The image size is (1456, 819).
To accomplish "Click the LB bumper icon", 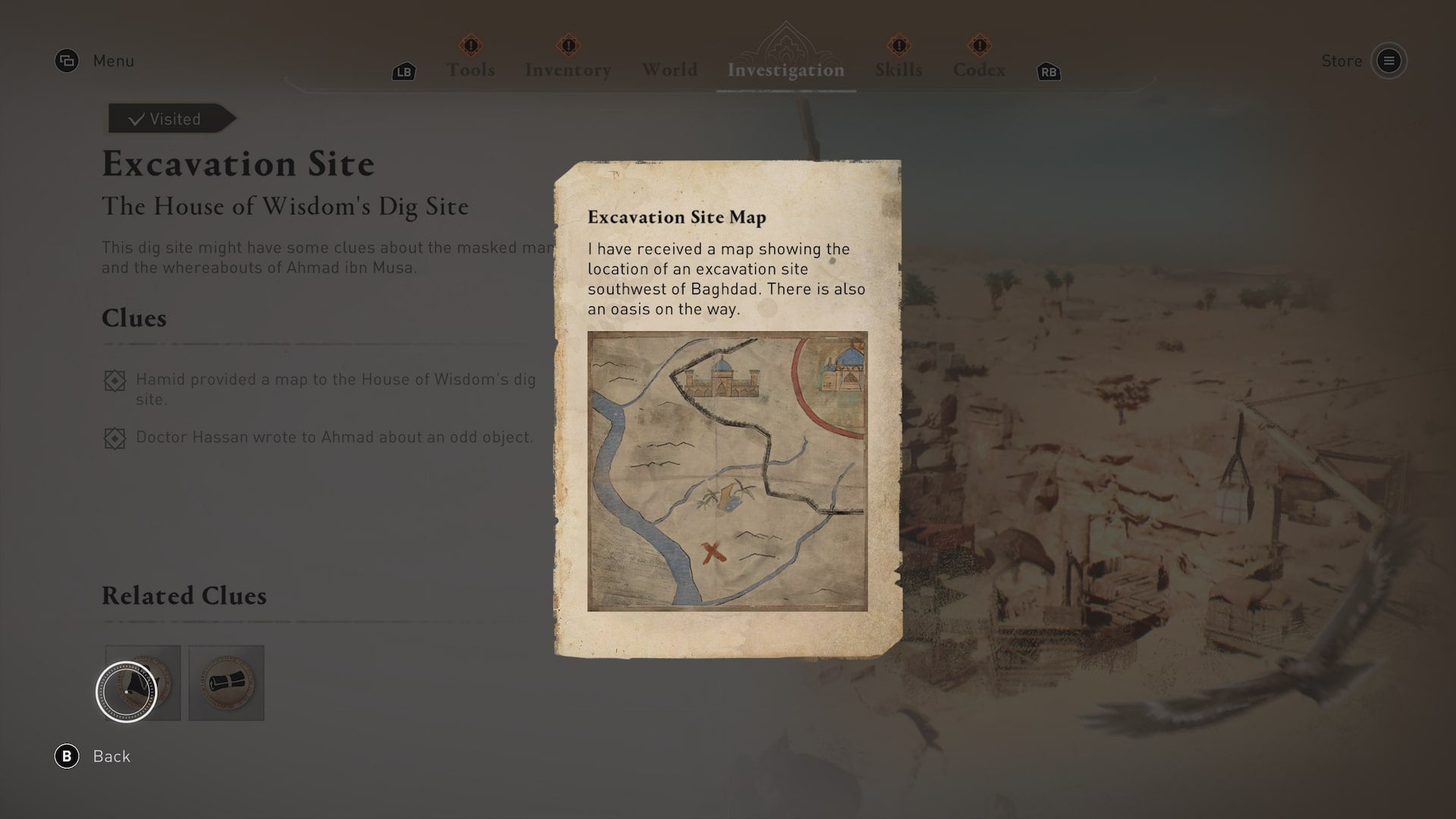I will click(x=403, y=72).
